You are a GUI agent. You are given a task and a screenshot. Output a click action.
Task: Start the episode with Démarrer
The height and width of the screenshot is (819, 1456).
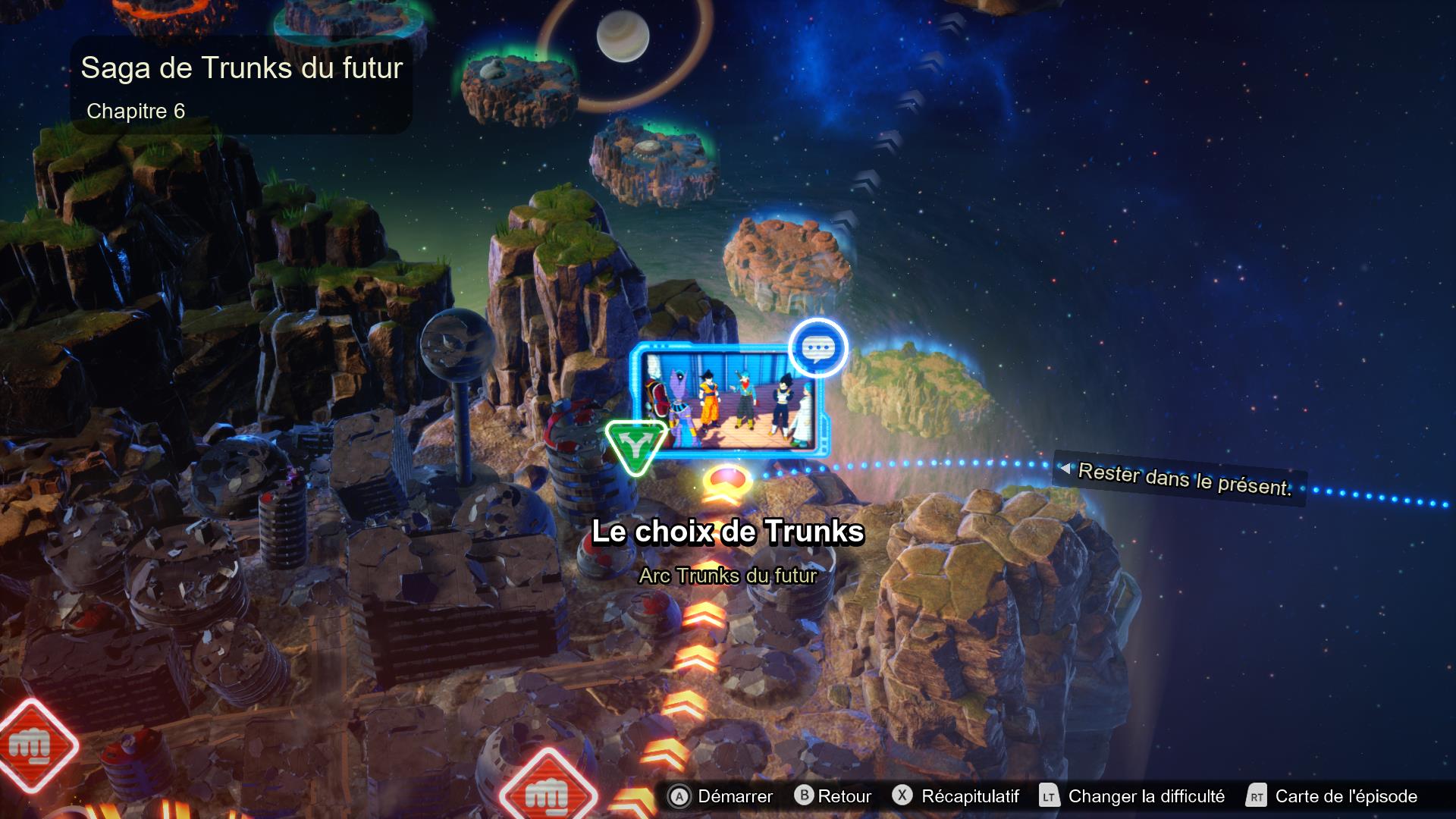[x=720, y=796]
